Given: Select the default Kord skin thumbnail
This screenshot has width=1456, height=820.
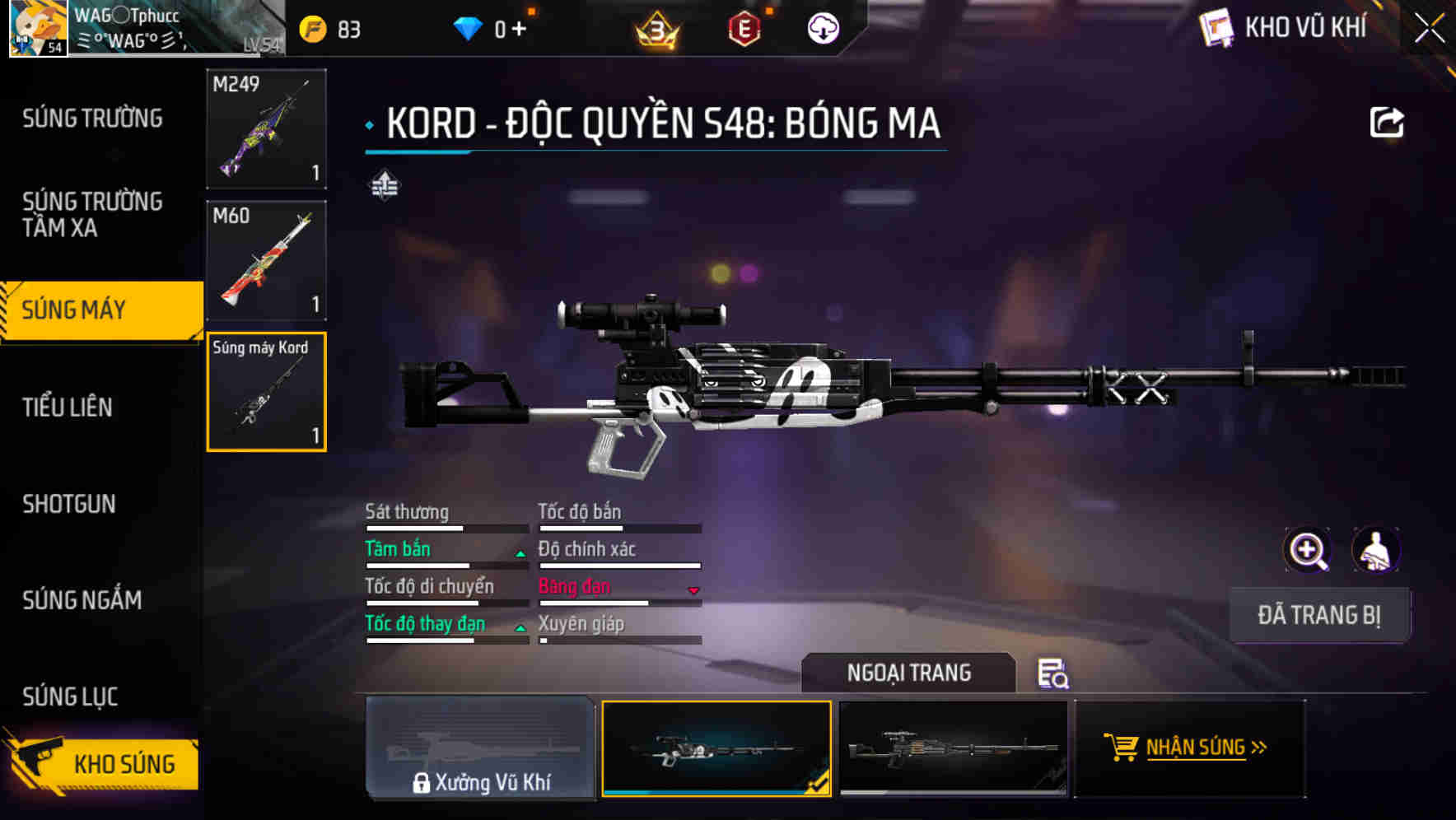Looking at the screenshot, I should click(x=953, y=748).
